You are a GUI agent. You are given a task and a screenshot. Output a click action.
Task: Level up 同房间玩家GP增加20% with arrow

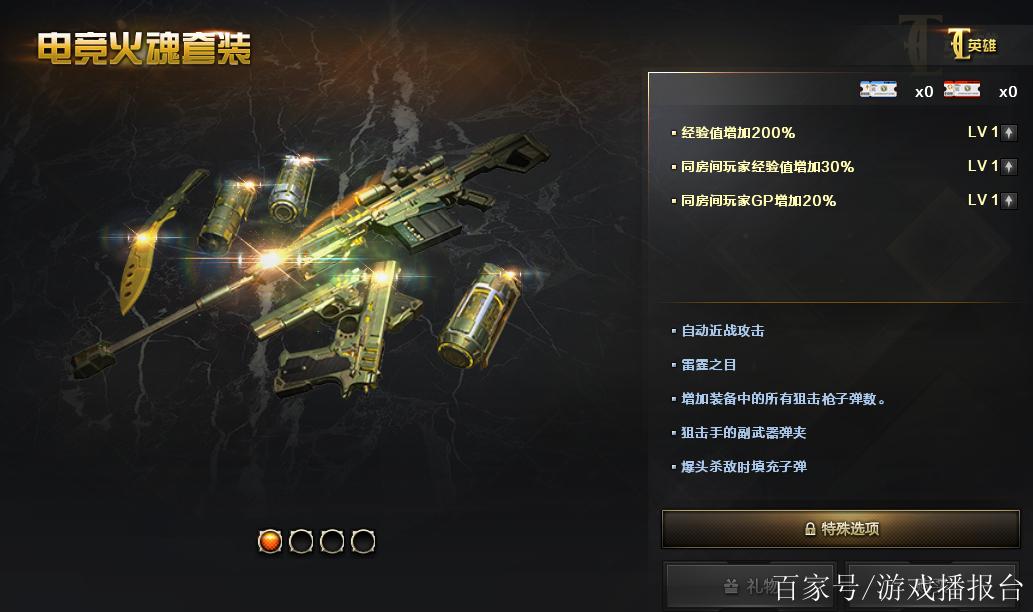click(1009, 201)
